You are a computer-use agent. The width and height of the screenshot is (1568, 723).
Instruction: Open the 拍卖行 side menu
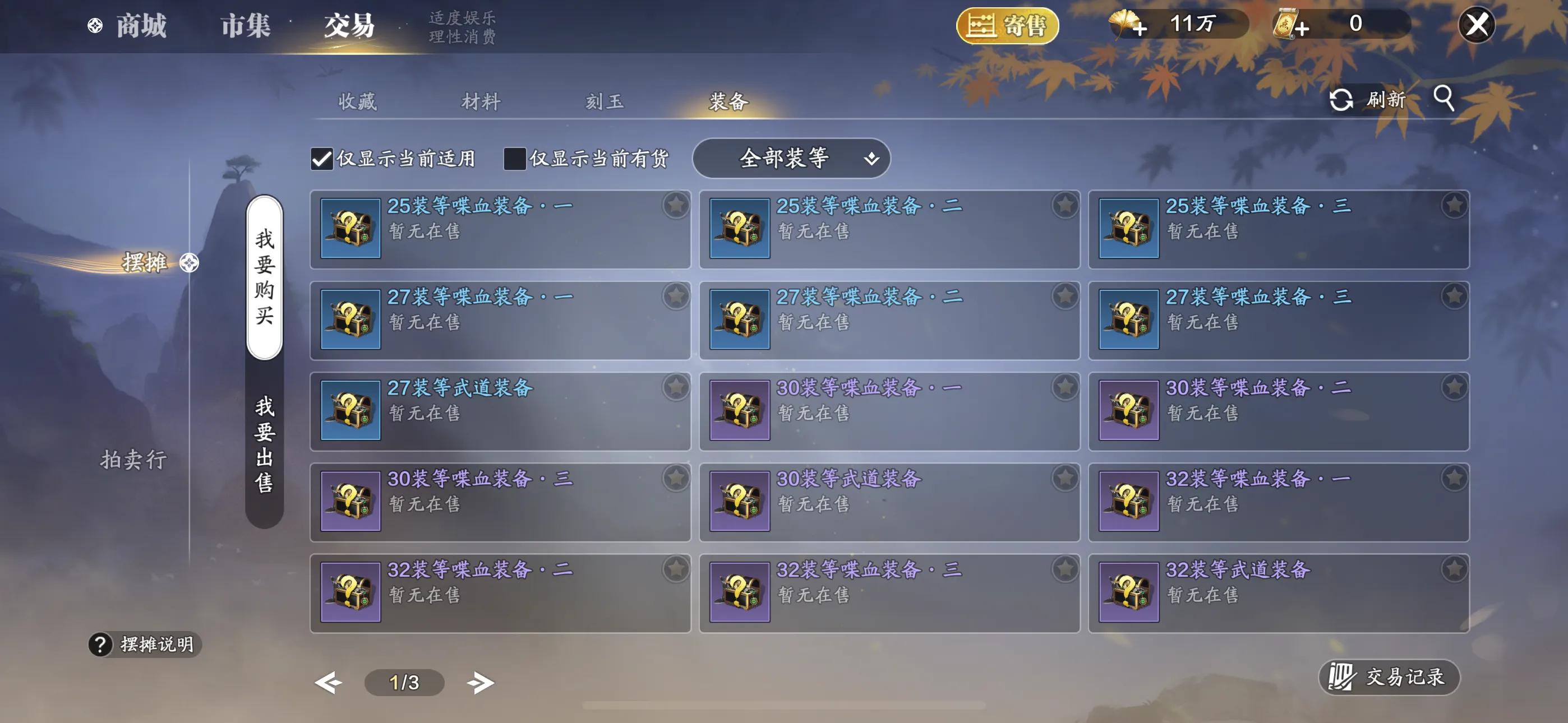click(x=133, y=460)
